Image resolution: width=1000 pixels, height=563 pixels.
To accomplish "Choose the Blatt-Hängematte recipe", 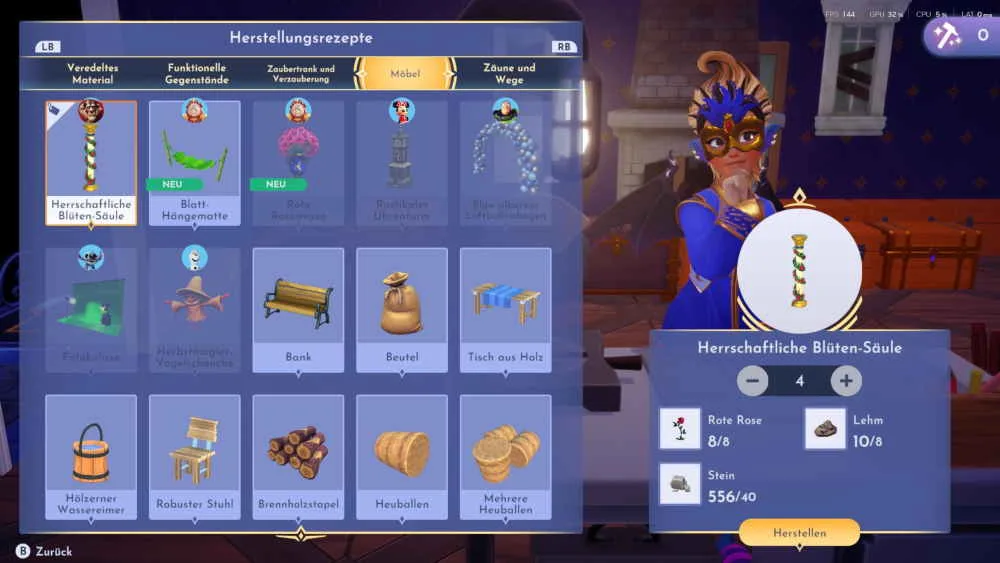I will pos(195,162).
